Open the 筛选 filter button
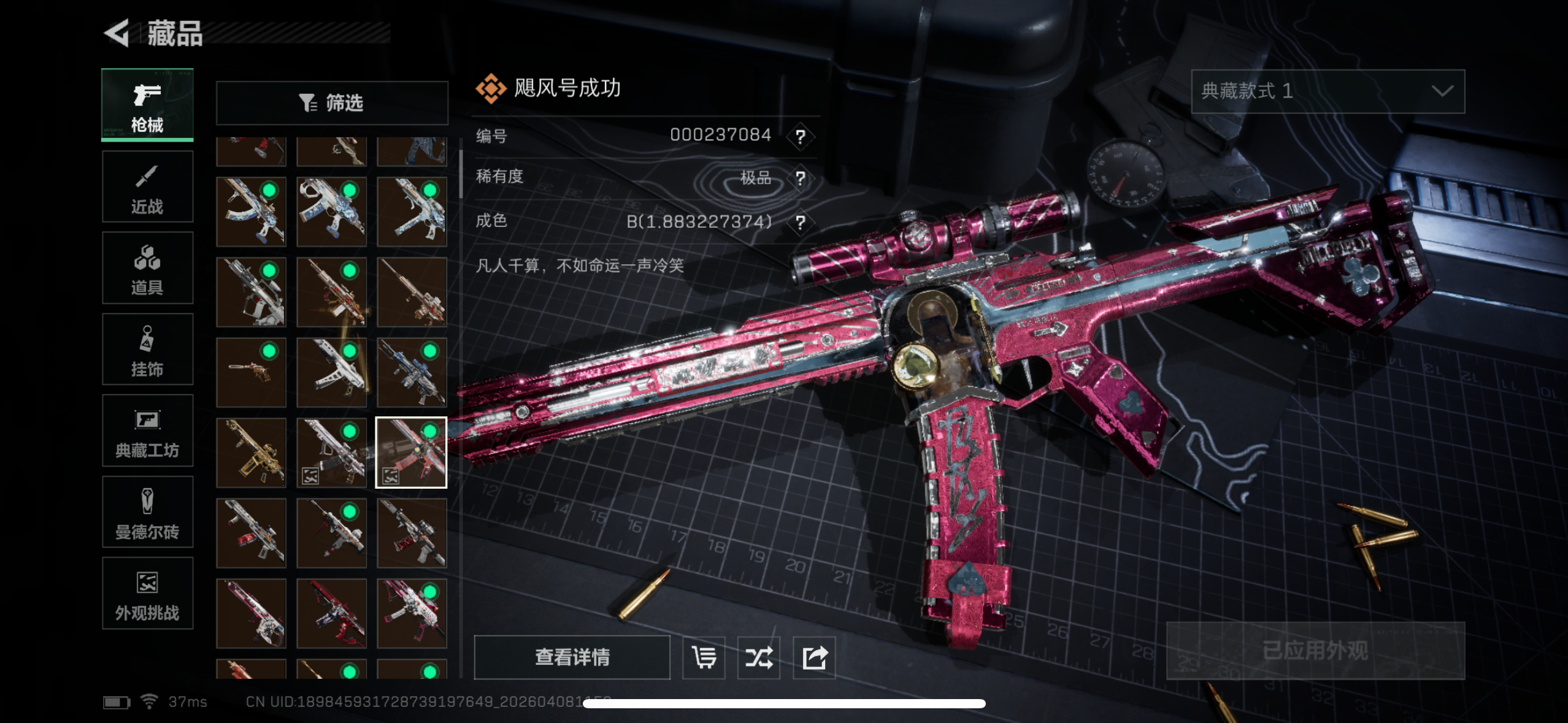 (x=332, y=103)
